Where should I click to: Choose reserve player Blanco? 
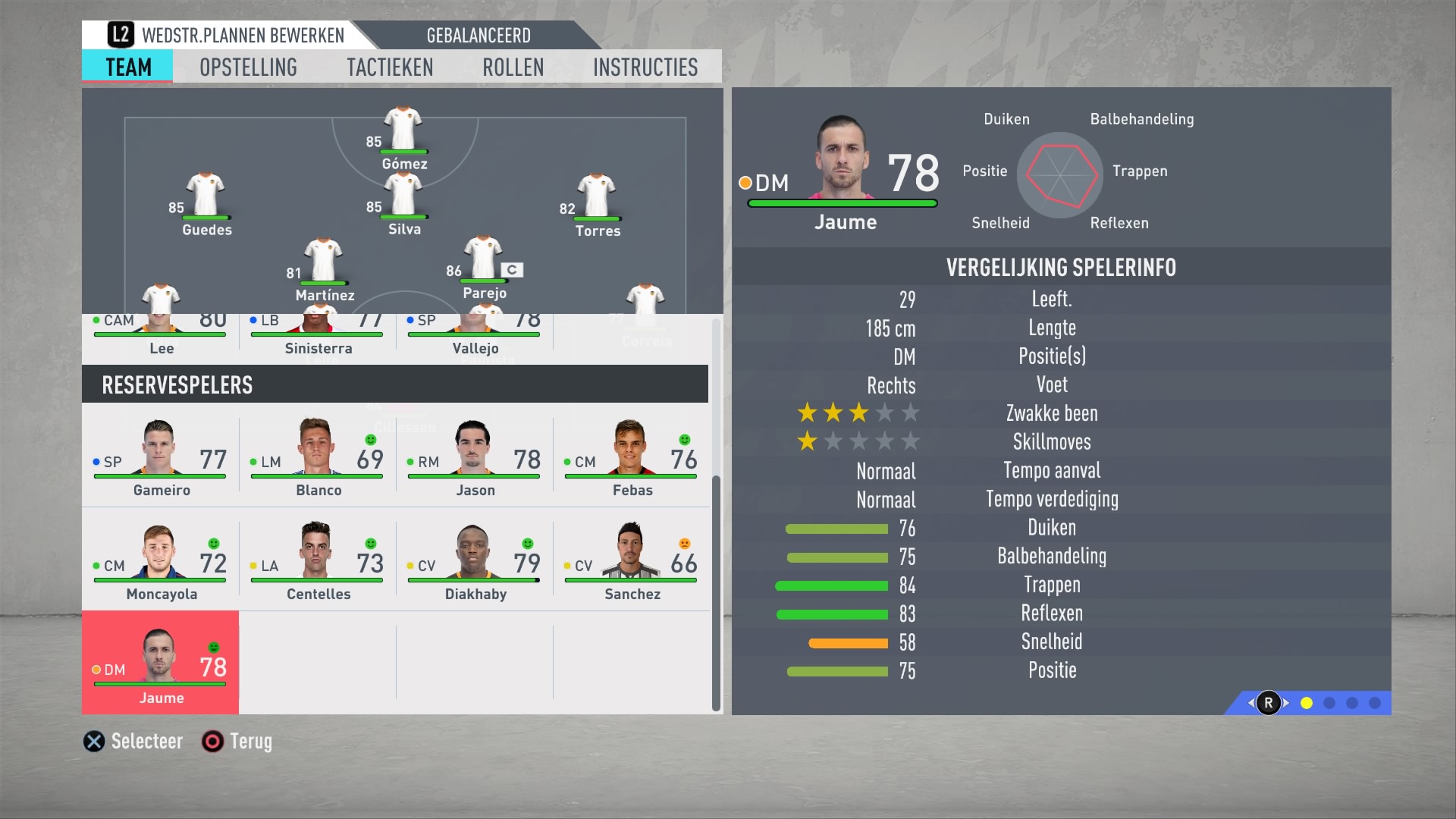pyautogui.click(x=318, y=458)
